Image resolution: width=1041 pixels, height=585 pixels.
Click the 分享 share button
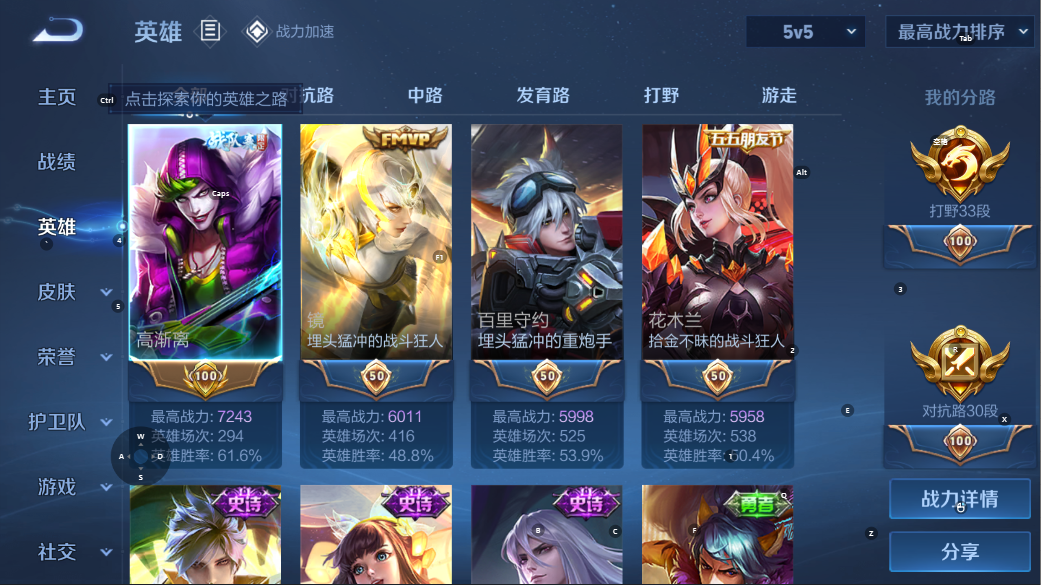pos(959,551)
